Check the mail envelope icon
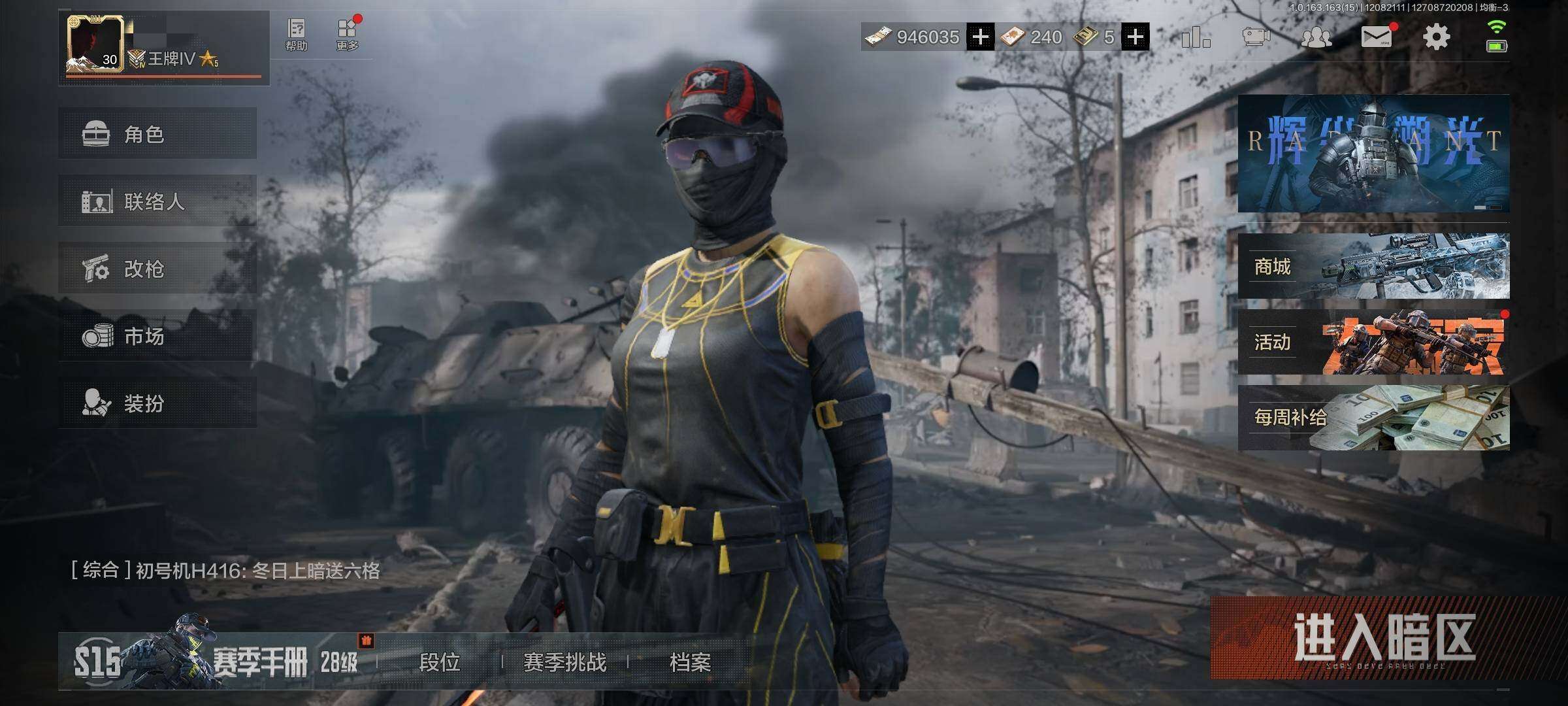 click(1376, 37)
